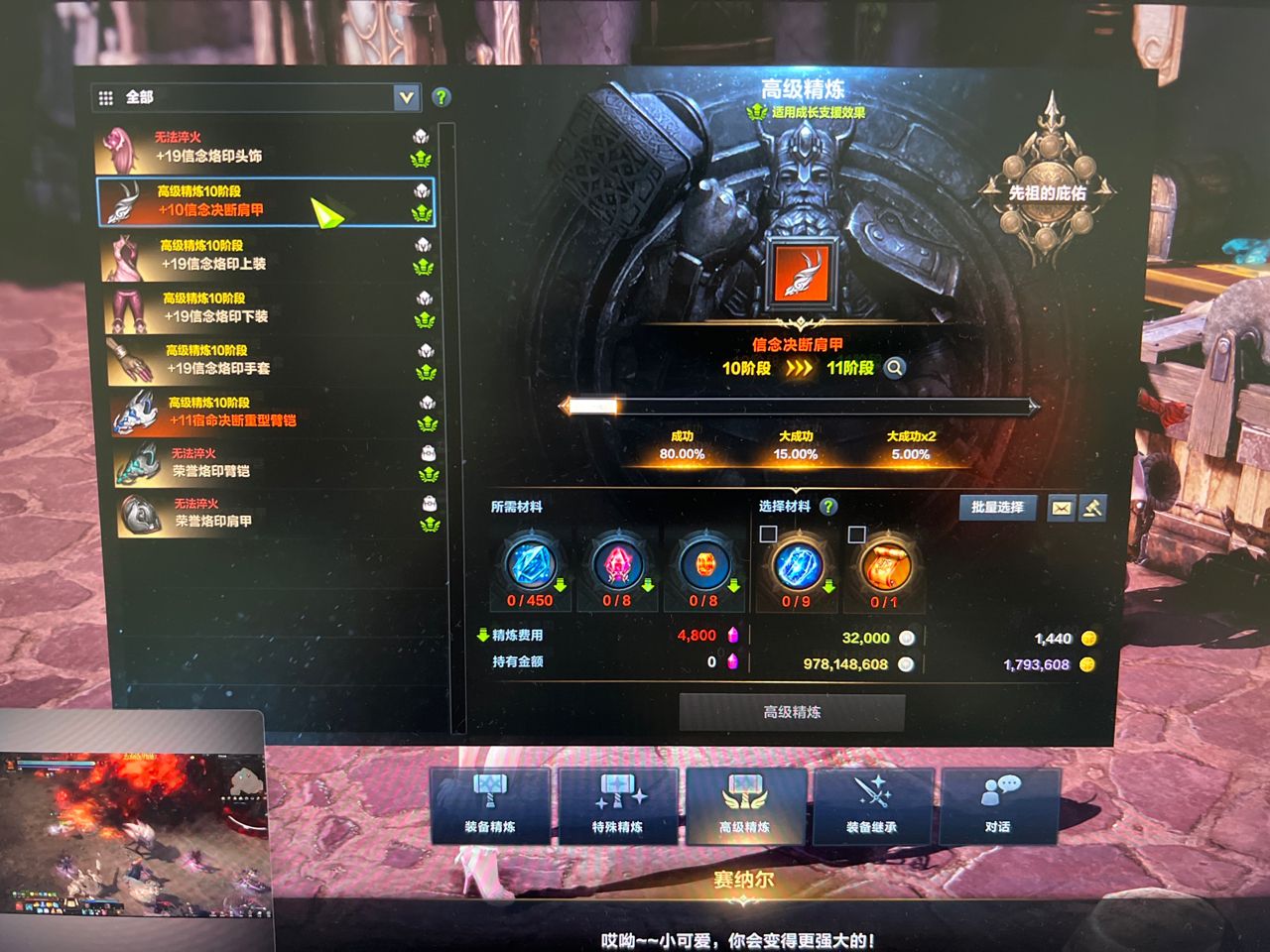This screenshot has height=952, width=1270.
Task: Select the pink gem material showing 0/8
Action: coord(617,565)
